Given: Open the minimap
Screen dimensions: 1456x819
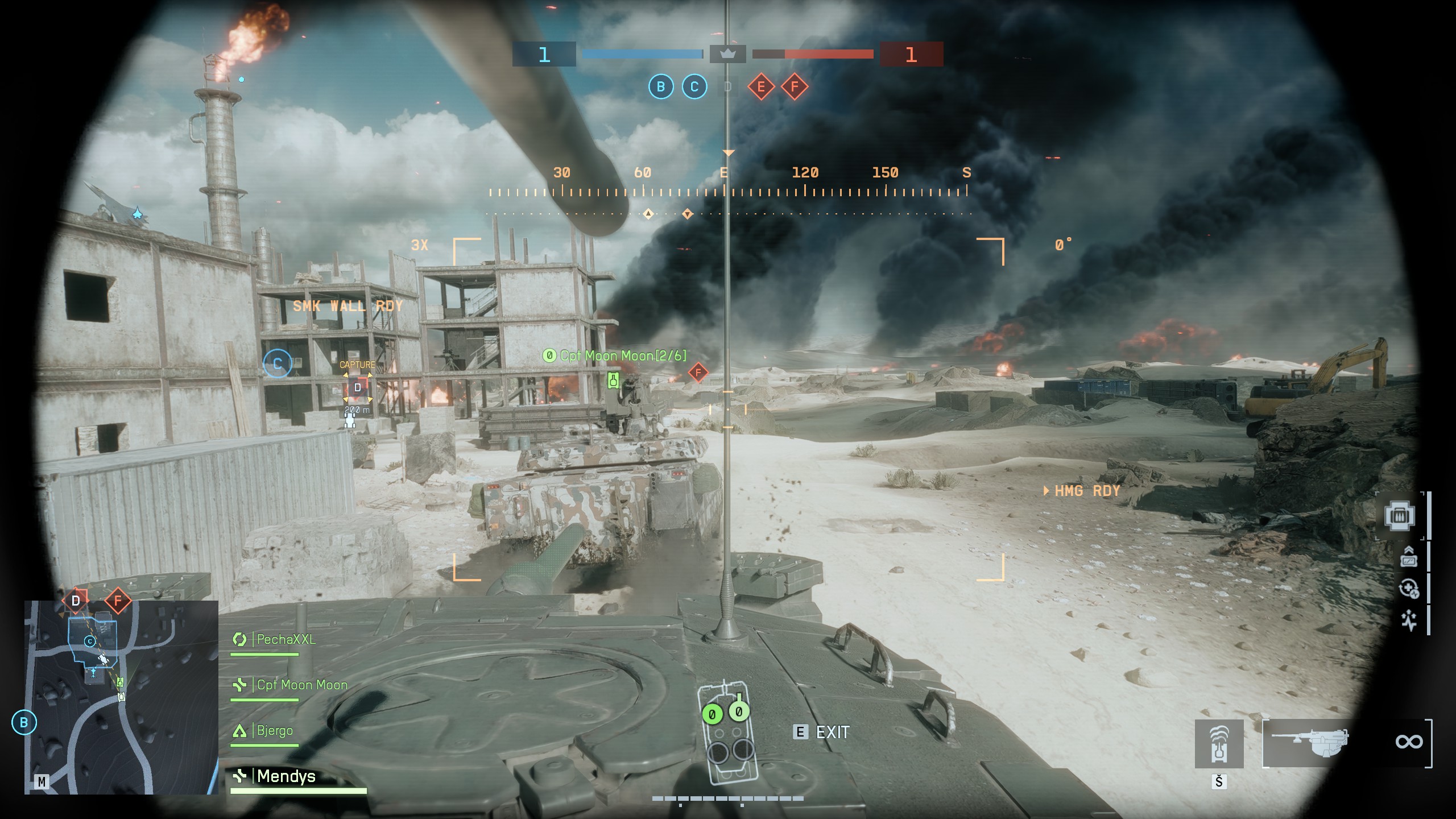Looking at the screenshot, I should tap(121, 697).
